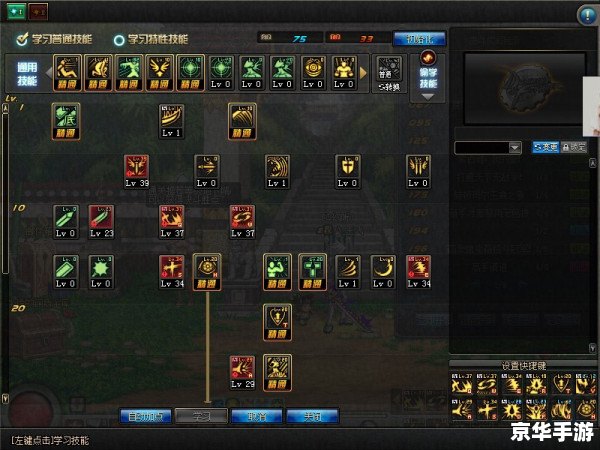Viewport: 600px width, 450px height.
Task: Select the shield cross Lv 0 skill
Action: (347, 171)
